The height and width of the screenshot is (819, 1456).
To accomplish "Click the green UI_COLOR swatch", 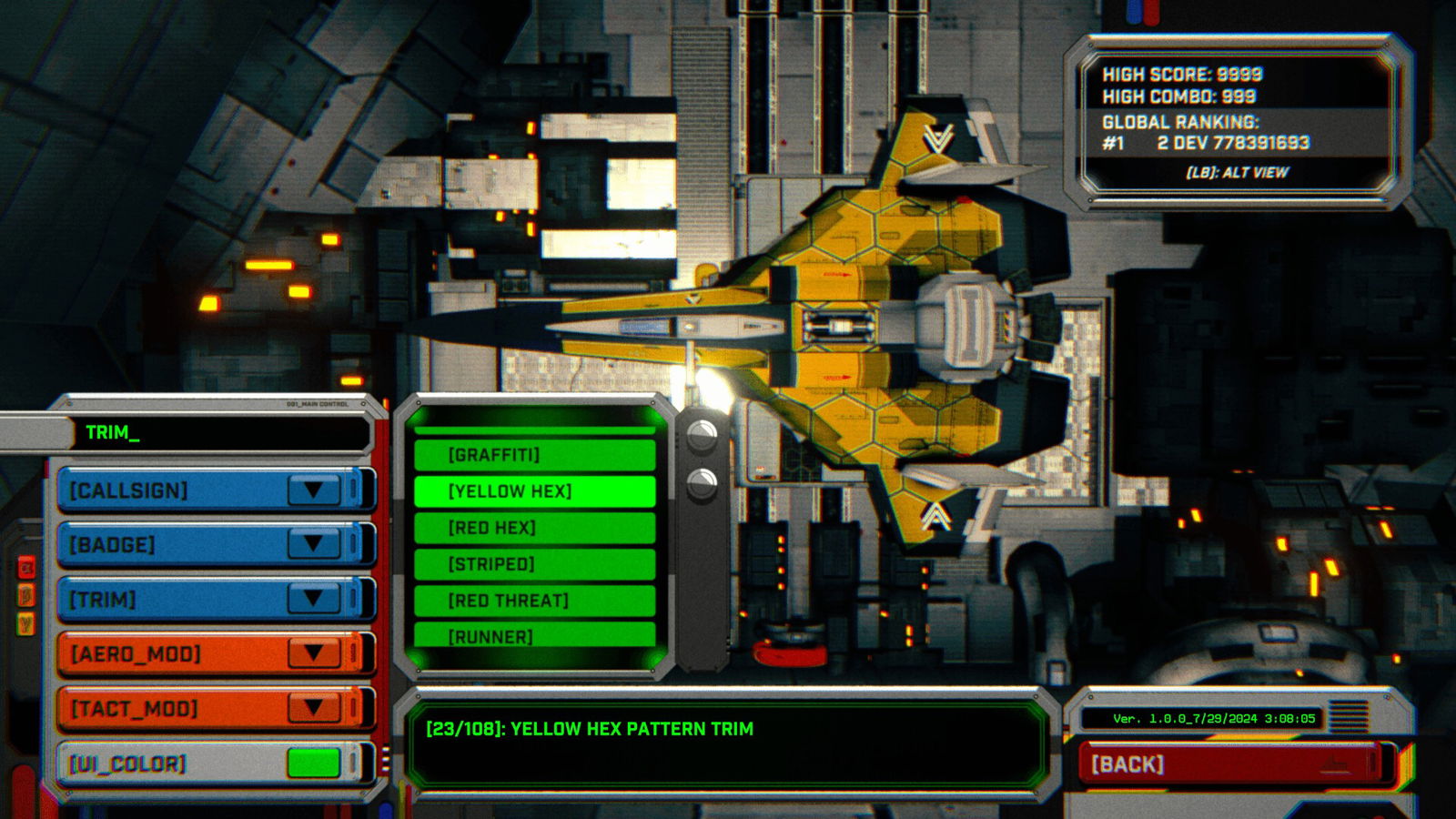I will pyautogui.click(x=314, y=761).
